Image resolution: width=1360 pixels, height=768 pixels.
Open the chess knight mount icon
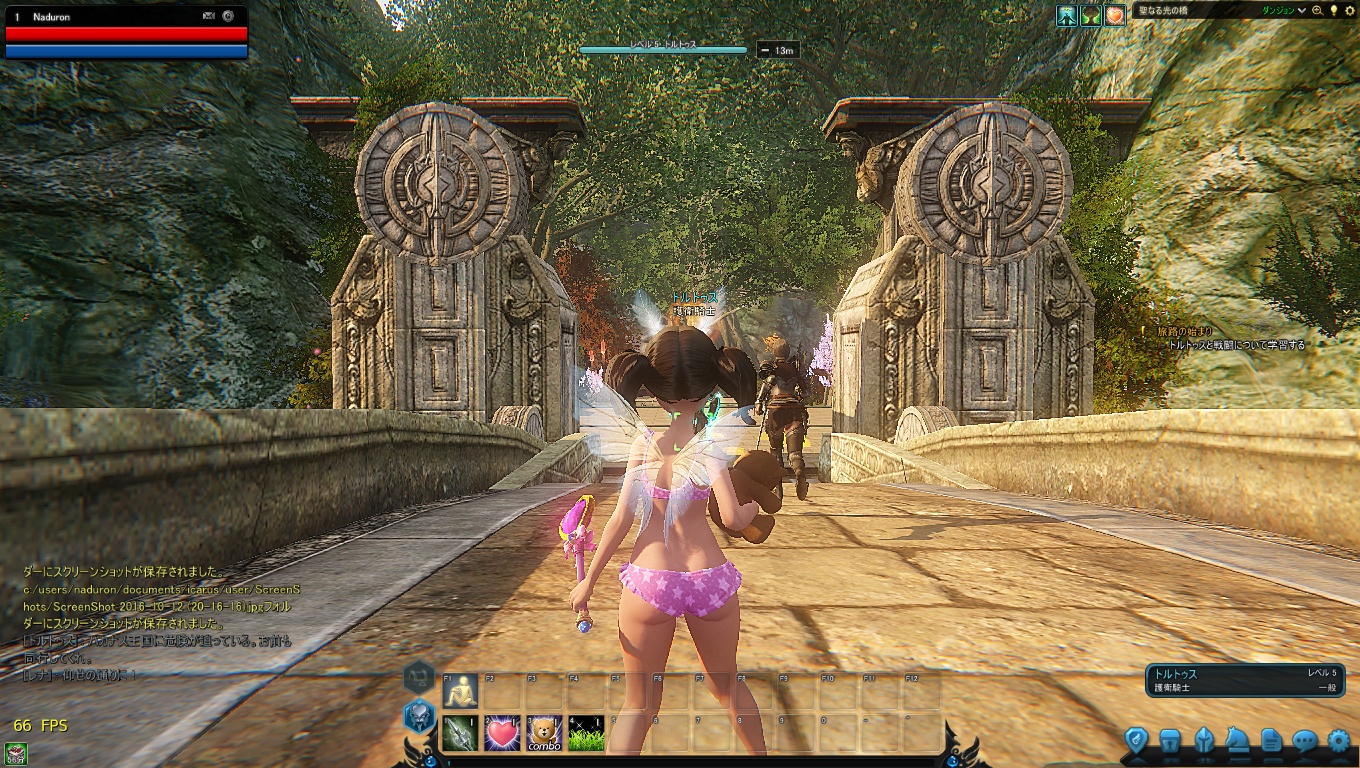pos(1237,741)
